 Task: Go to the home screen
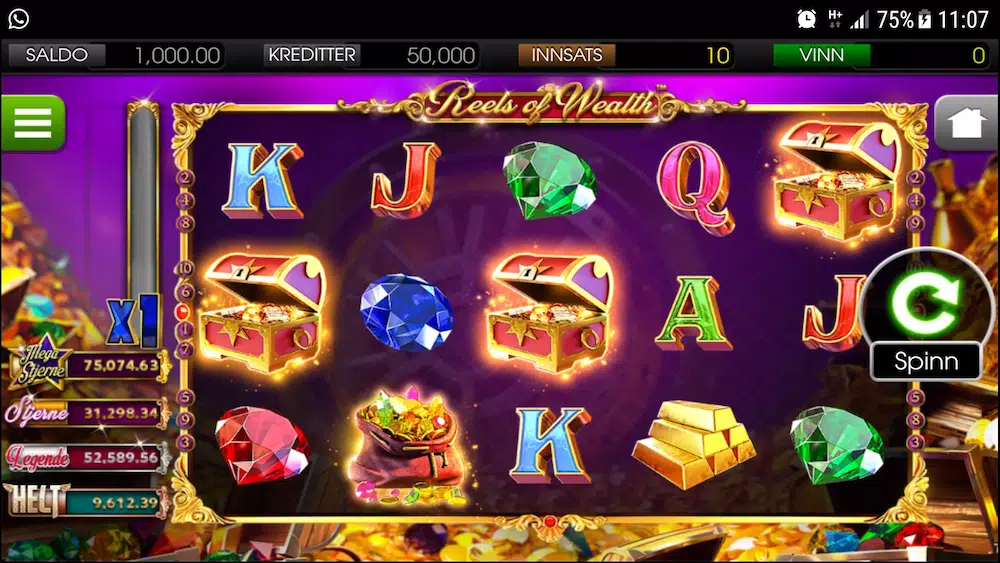(966, 123)
